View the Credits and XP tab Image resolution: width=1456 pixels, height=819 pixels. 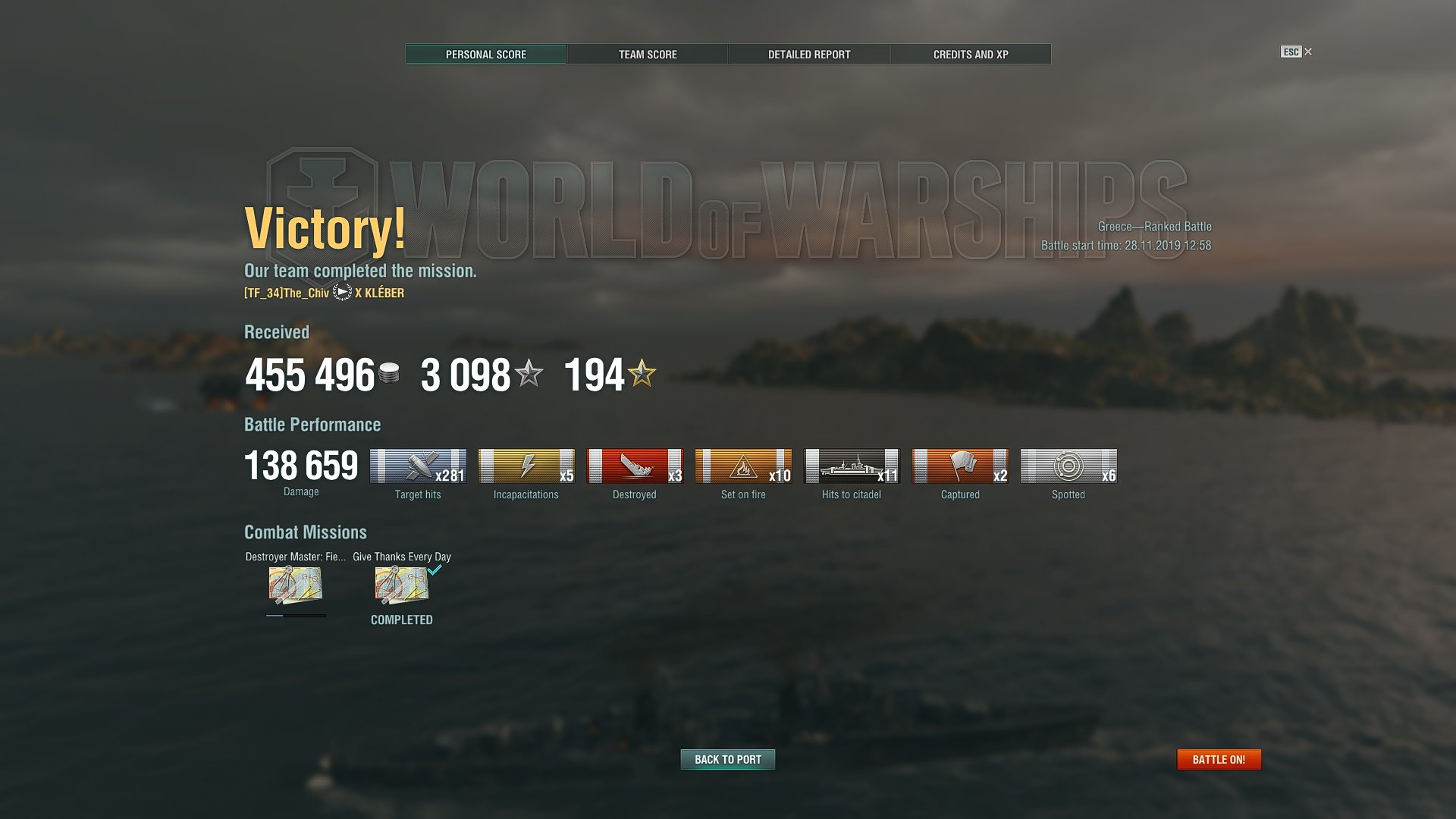point(971,55)
